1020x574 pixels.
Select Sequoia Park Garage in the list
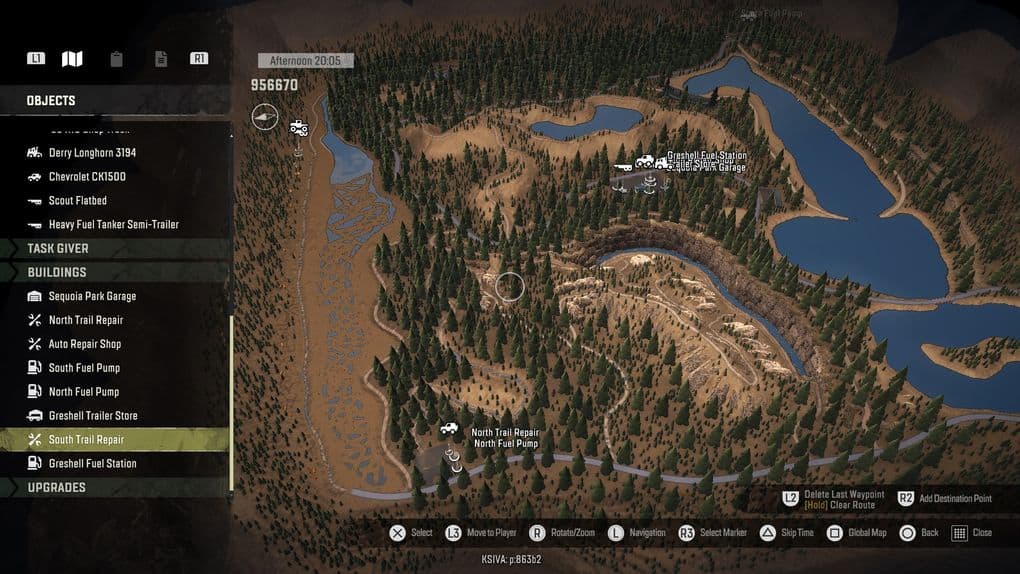[92, 296]
